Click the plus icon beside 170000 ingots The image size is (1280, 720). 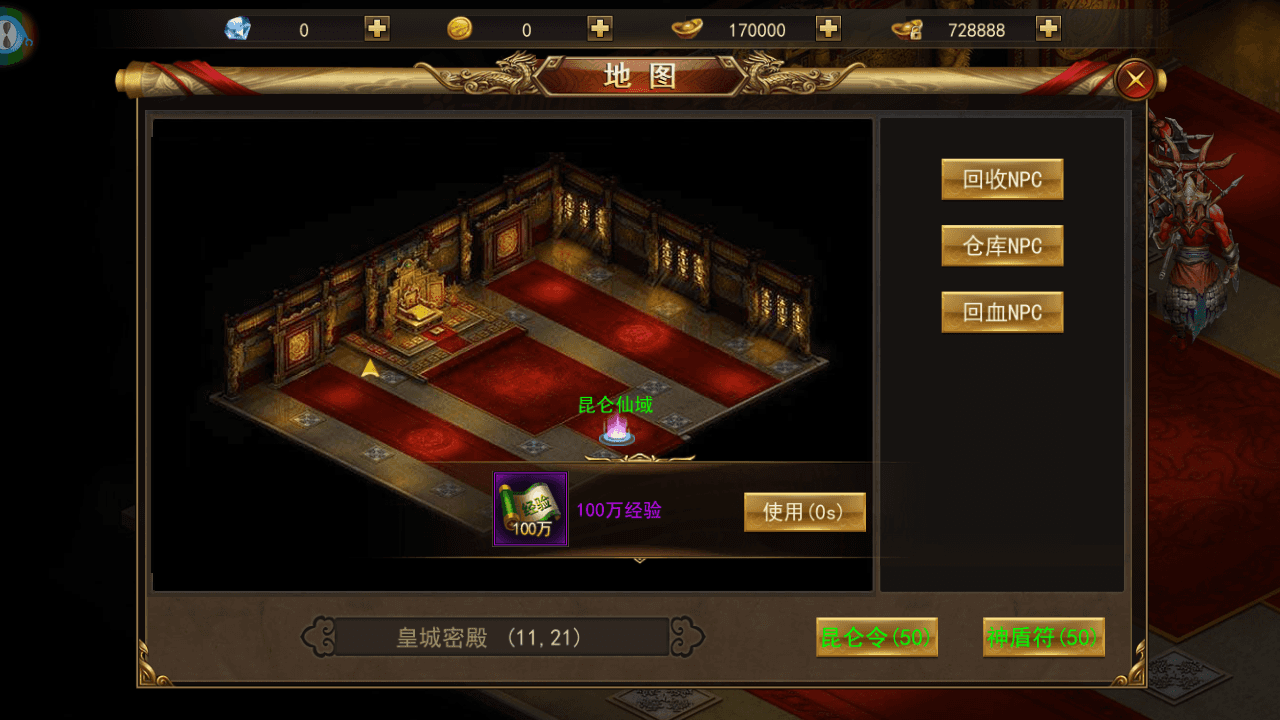(x=827, y=29)
